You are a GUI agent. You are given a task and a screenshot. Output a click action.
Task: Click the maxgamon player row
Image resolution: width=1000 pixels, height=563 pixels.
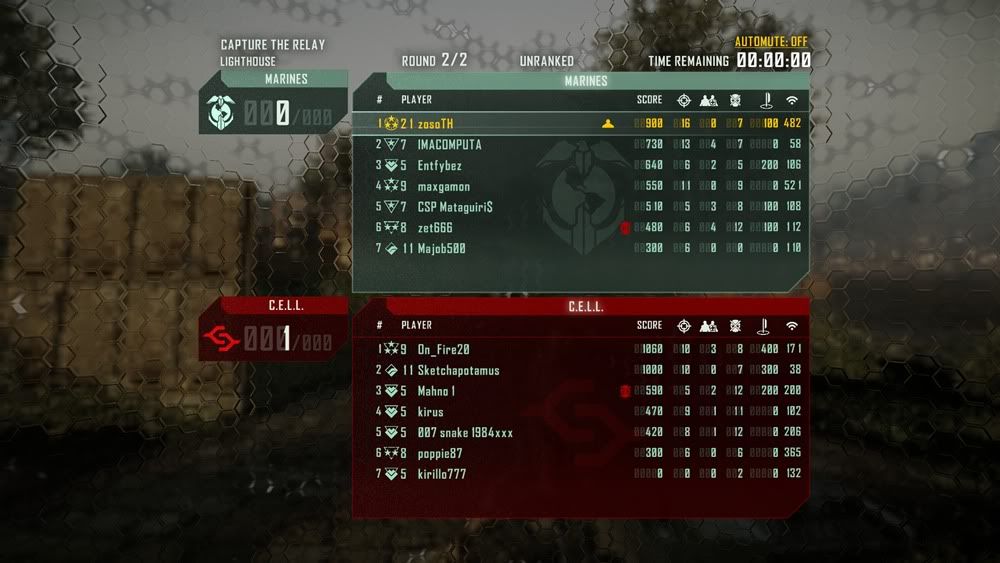click(x=443, y=187)
